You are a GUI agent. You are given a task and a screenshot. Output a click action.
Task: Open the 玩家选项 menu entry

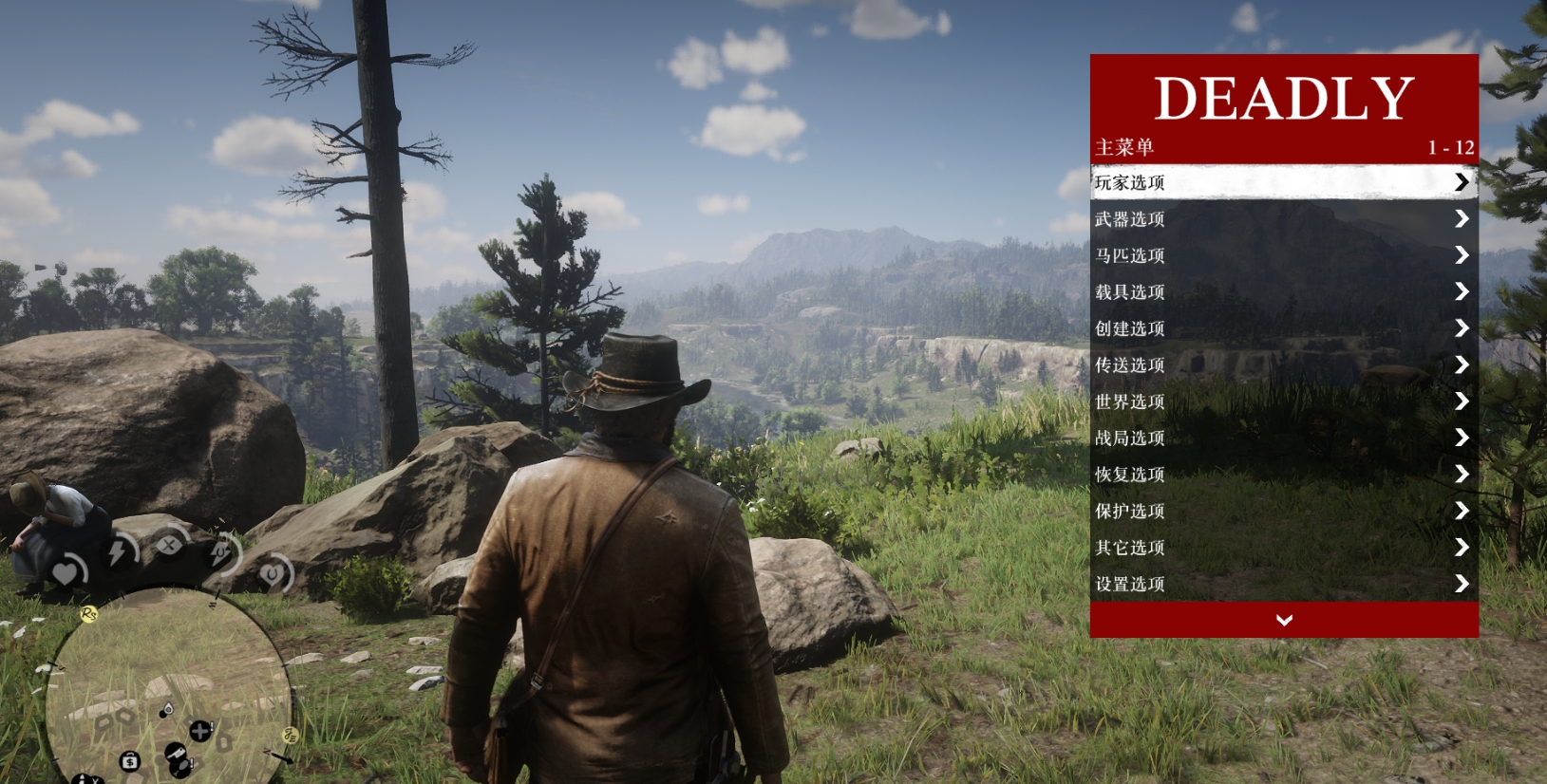(x=1283, y=182)
